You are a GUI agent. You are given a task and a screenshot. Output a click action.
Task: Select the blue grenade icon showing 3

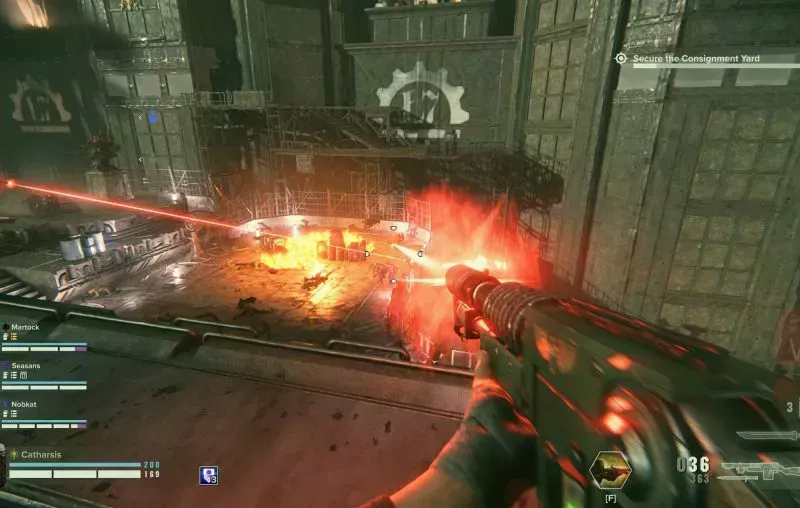click(x=209, y=475)
